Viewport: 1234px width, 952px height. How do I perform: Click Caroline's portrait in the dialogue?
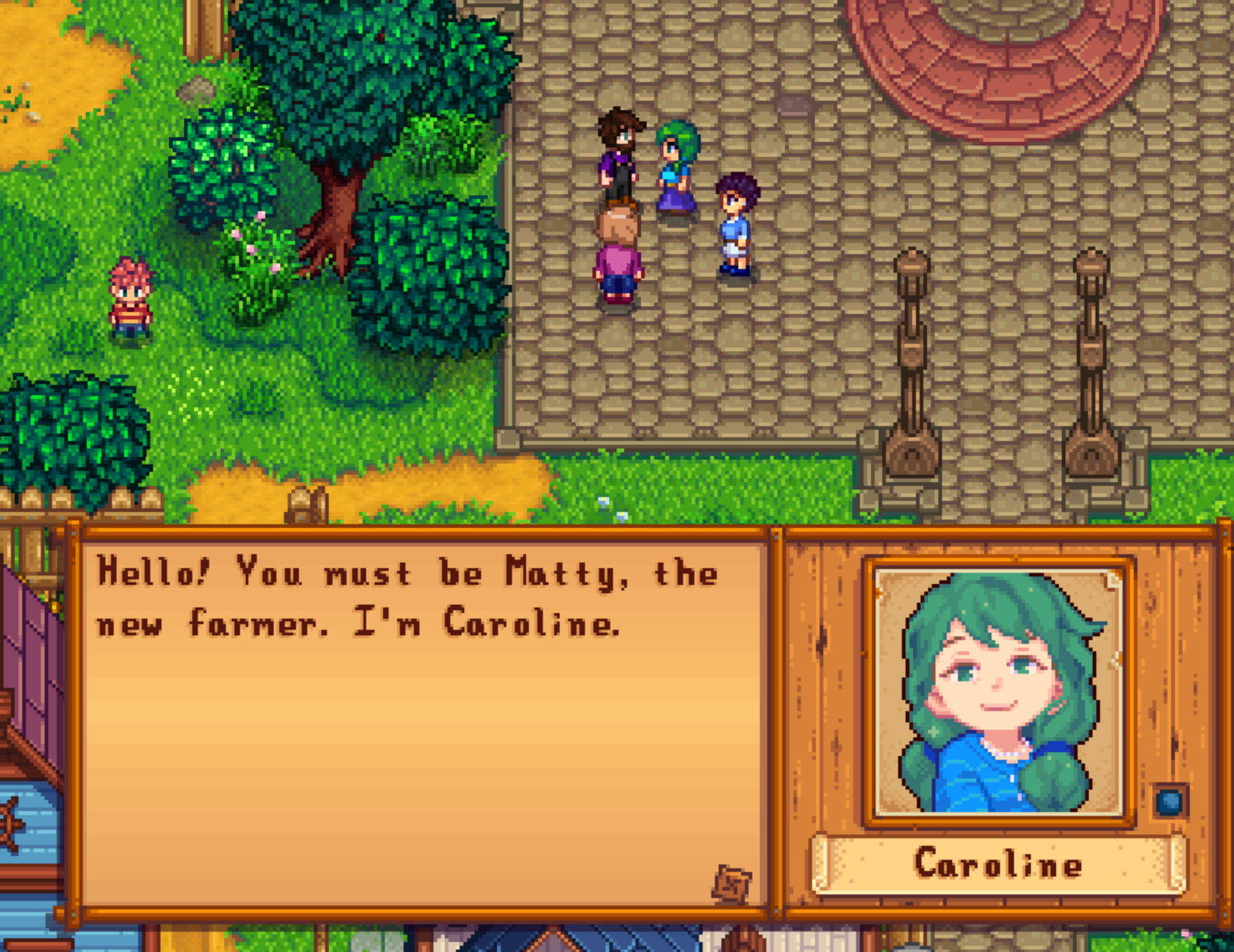point(999,692)
